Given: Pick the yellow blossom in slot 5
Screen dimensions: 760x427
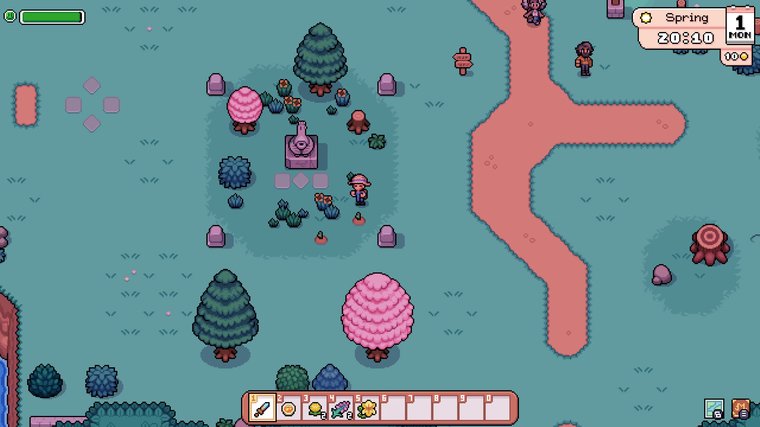Looking at the screenshot, I should click(x=367, y=408).
